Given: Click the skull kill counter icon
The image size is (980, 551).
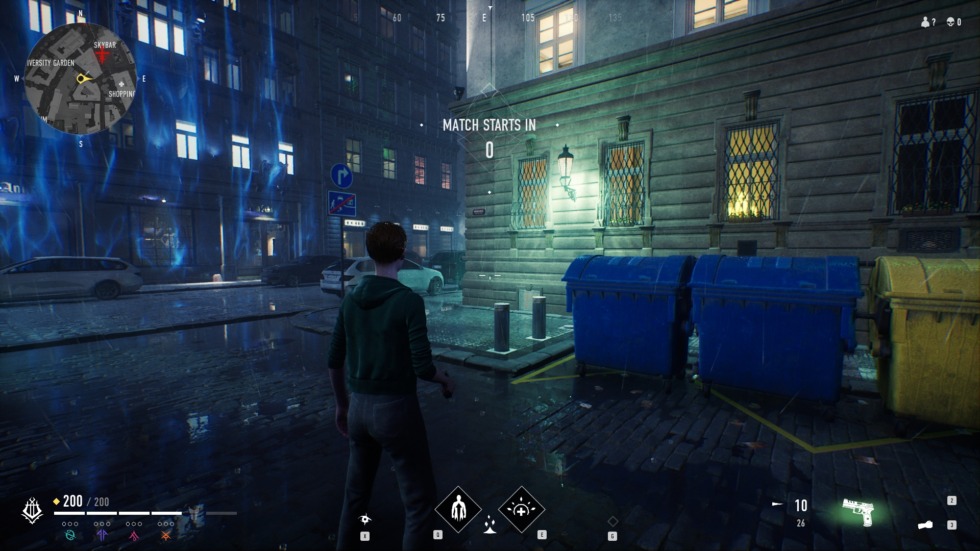Looking at the screenshot, I should [949, 21].
